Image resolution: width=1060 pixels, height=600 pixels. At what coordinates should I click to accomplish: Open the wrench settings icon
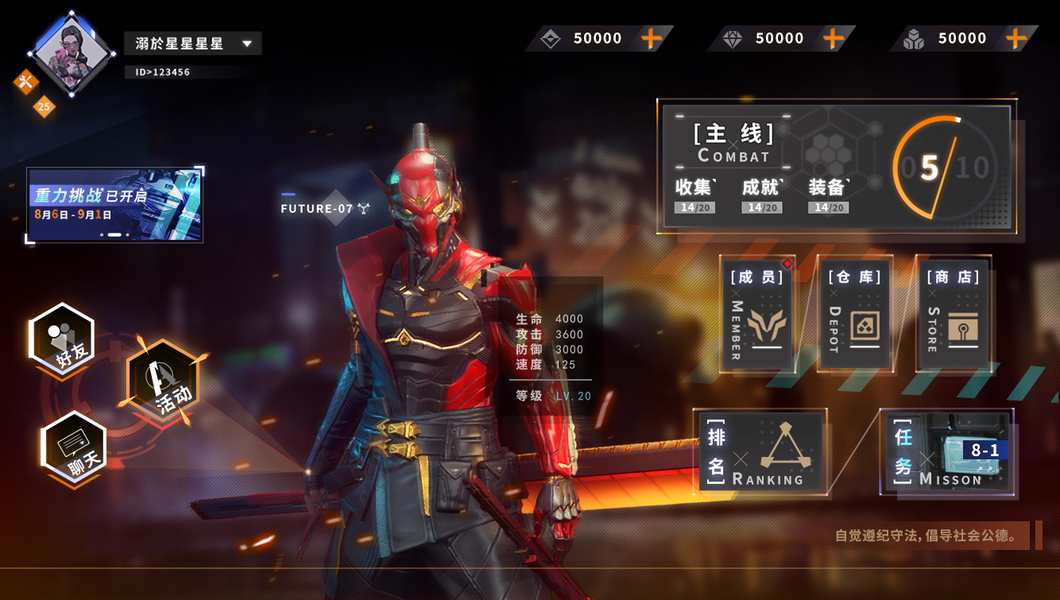[x=24, y=82]
